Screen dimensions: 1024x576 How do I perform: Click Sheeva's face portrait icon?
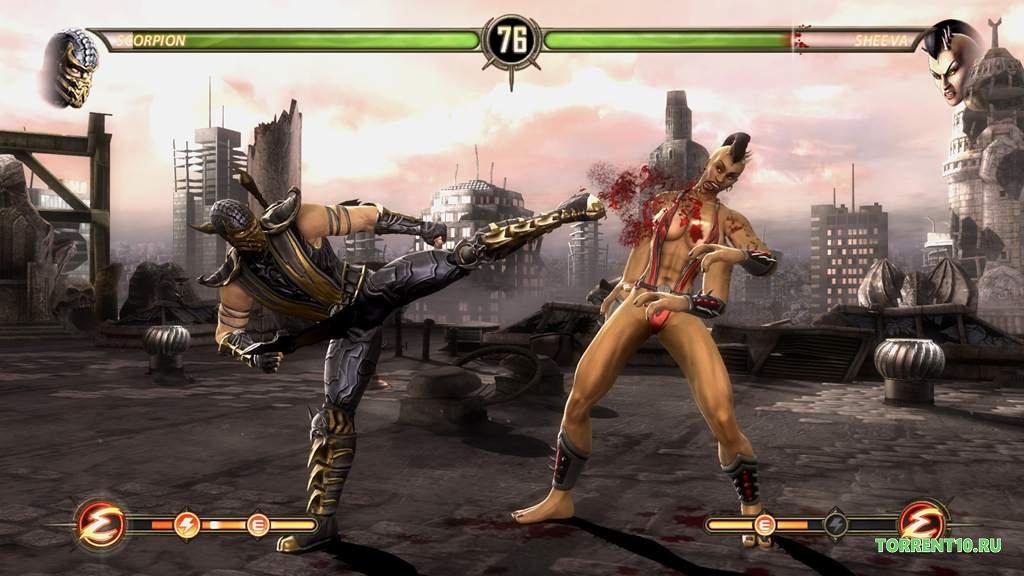pos(951,62)
